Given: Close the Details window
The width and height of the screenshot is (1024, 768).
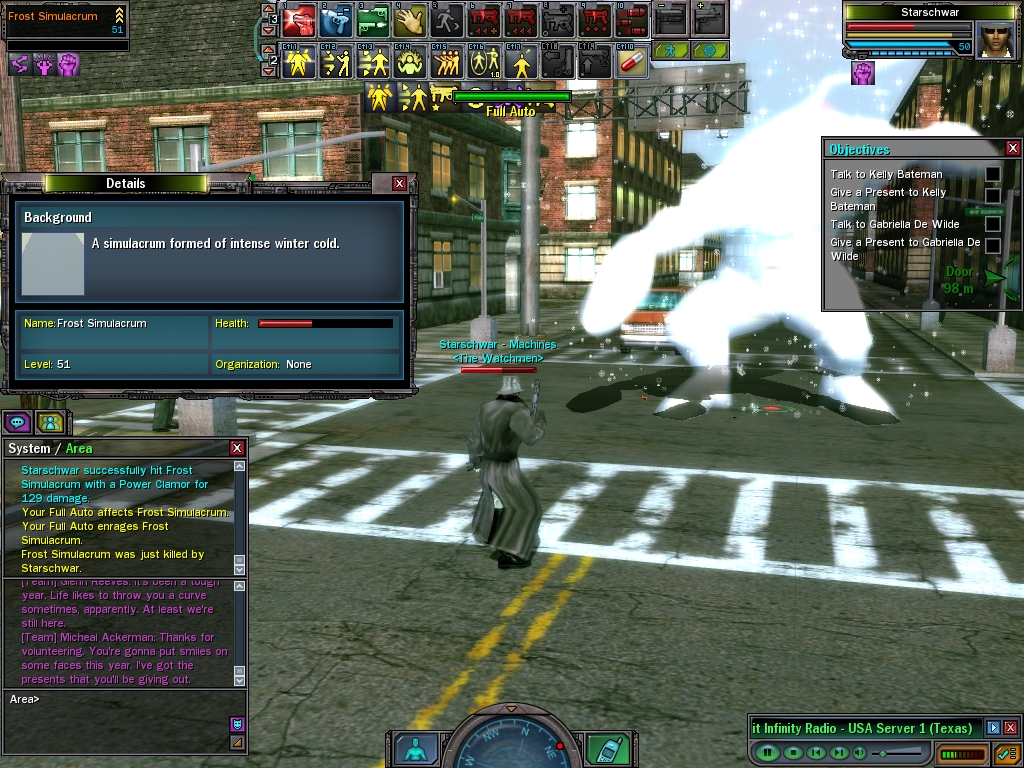Looking at the screenshot, I should (399, 184).
